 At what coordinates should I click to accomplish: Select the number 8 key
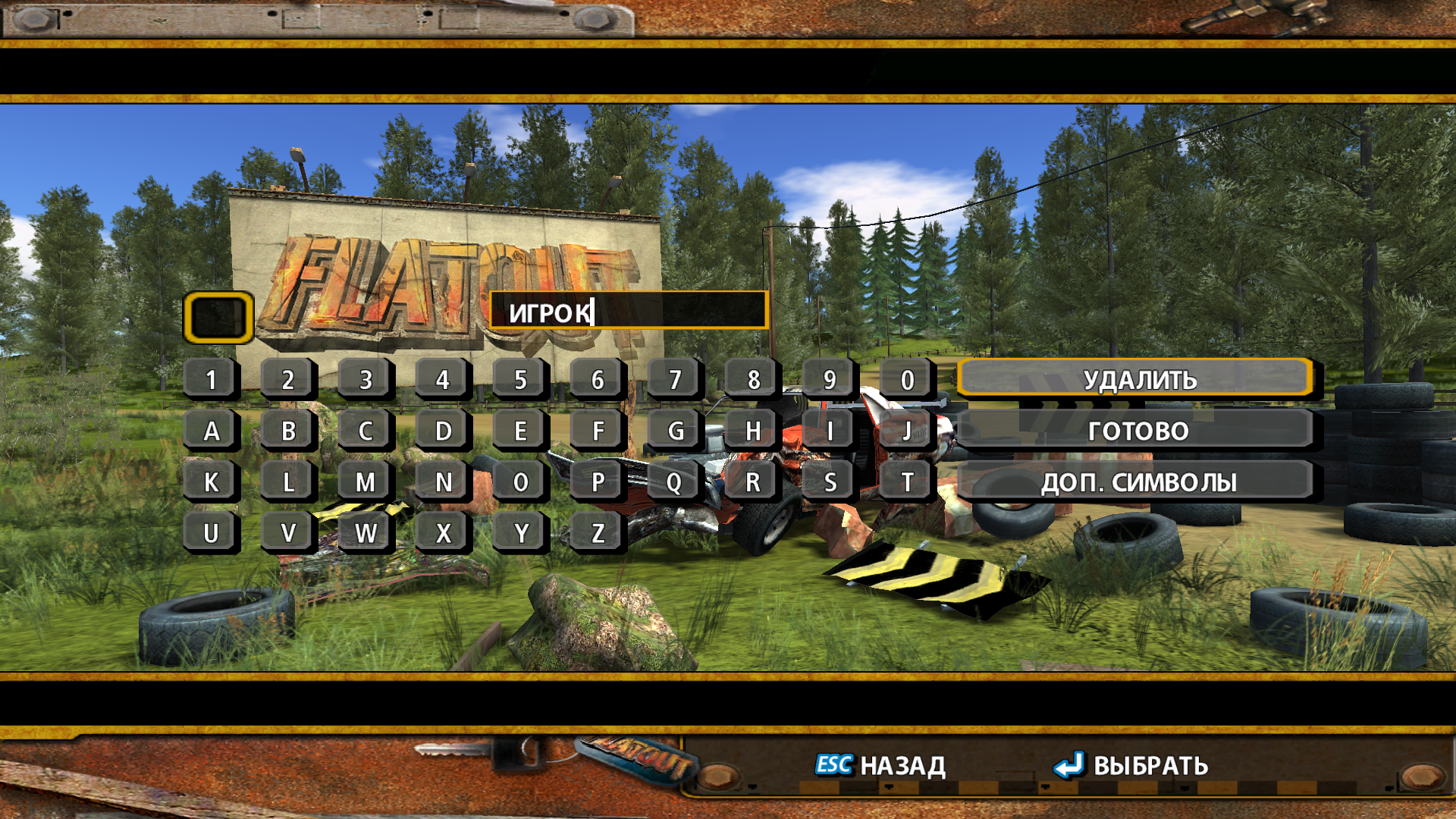point(752,379)
